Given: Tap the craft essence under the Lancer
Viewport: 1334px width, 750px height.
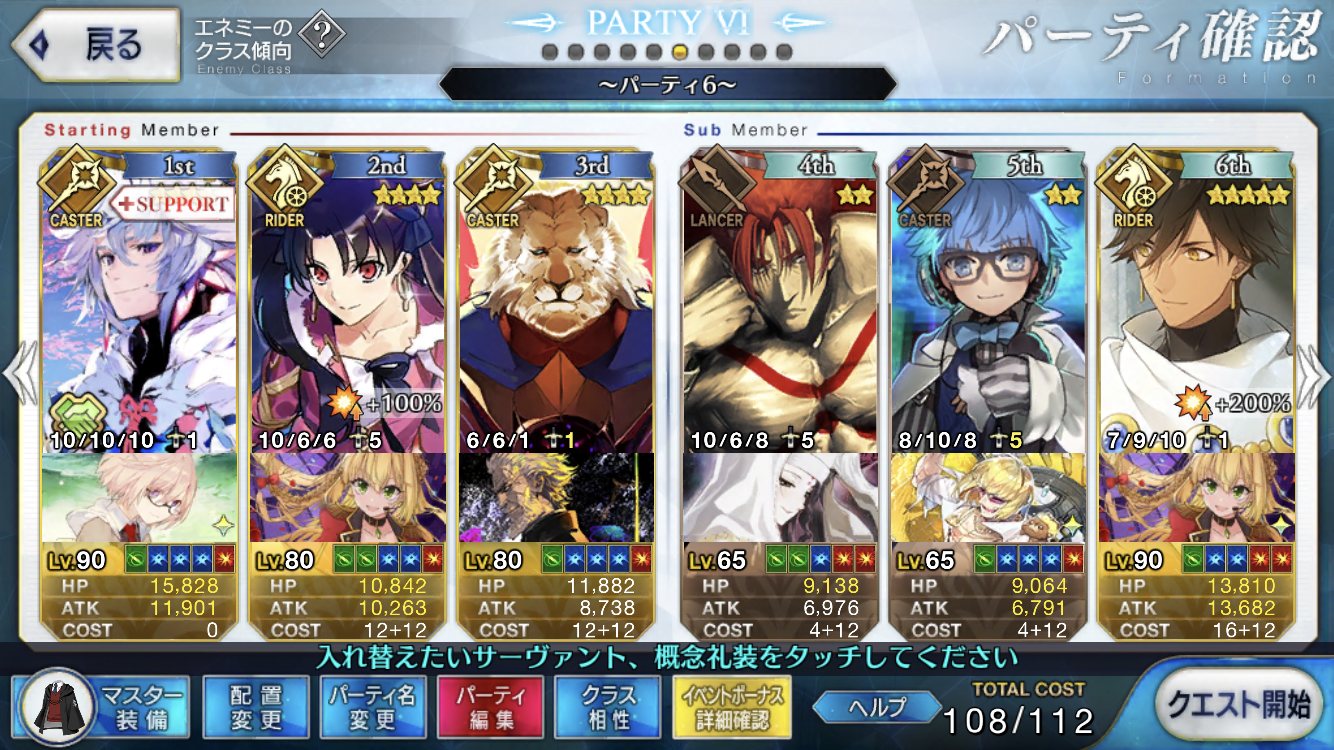Looking at the screenshot, I should pos(783,498).
